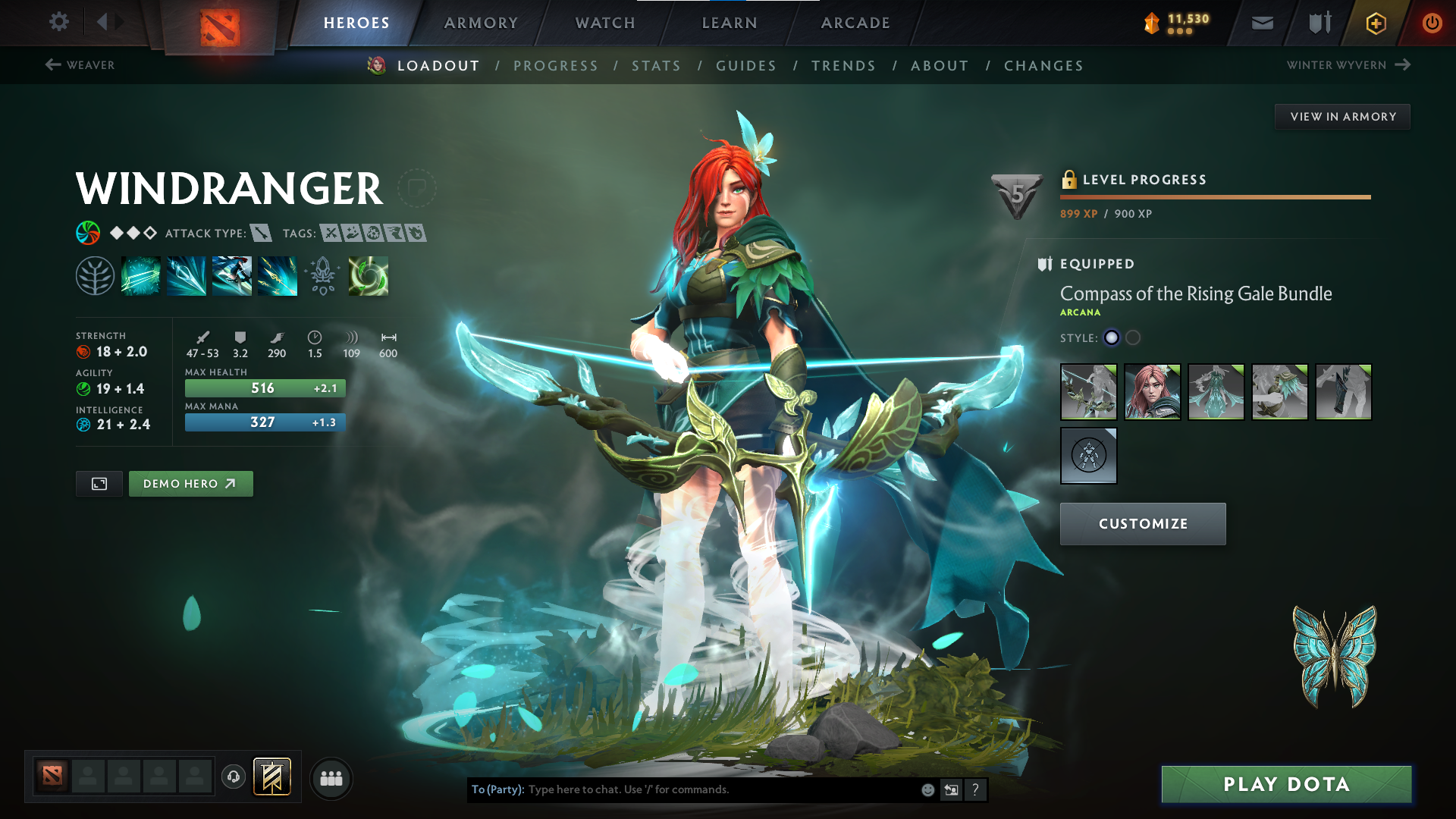Open the PROGRESS section for Windranger

coord(556,66)
